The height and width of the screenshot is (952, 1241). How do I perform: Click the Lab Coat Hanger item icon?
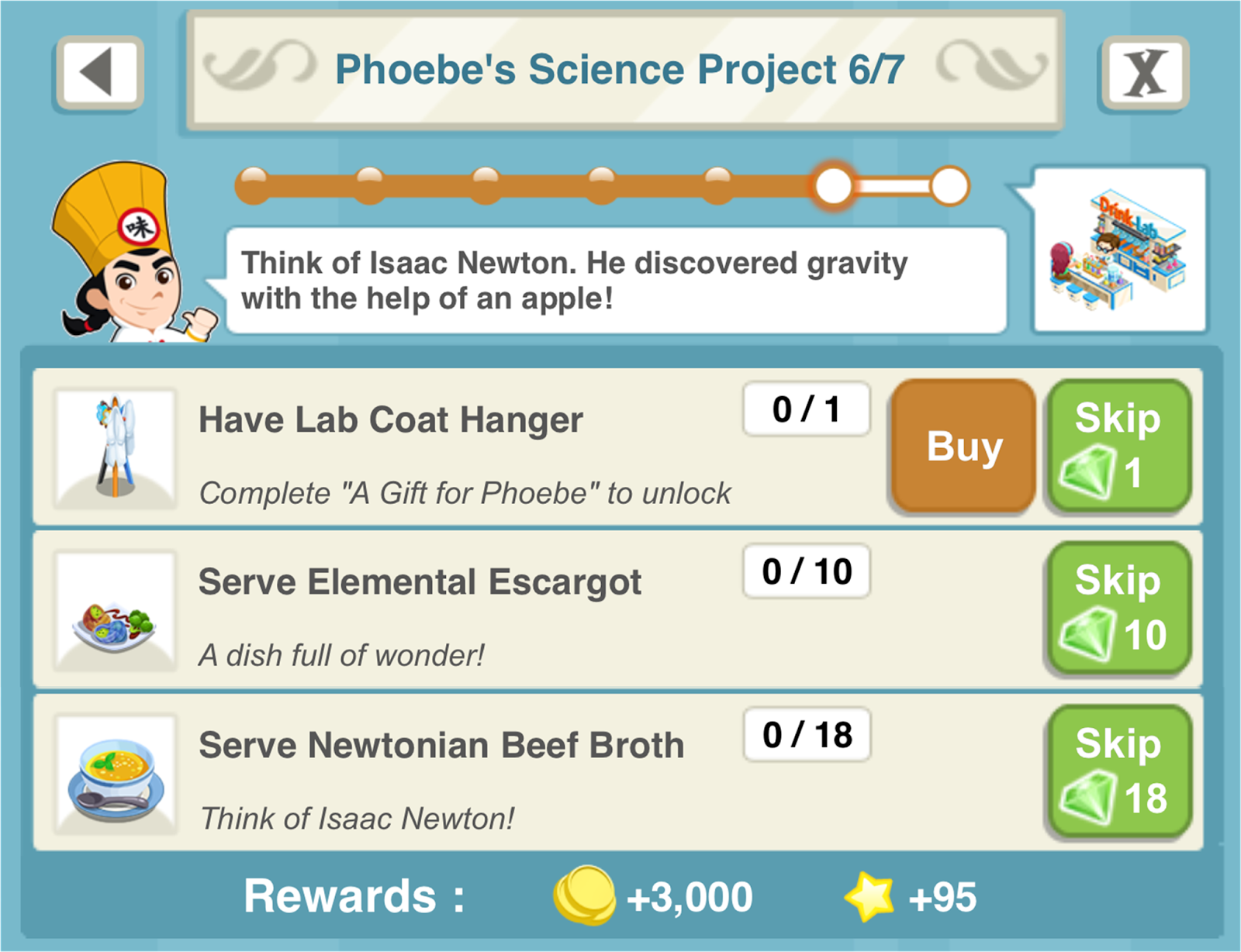coord(115,446)
